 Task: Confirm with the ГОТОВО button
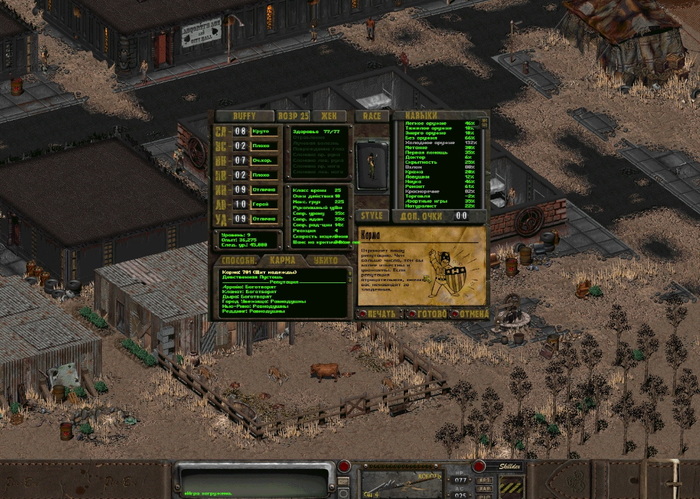(x=427, y=314)
